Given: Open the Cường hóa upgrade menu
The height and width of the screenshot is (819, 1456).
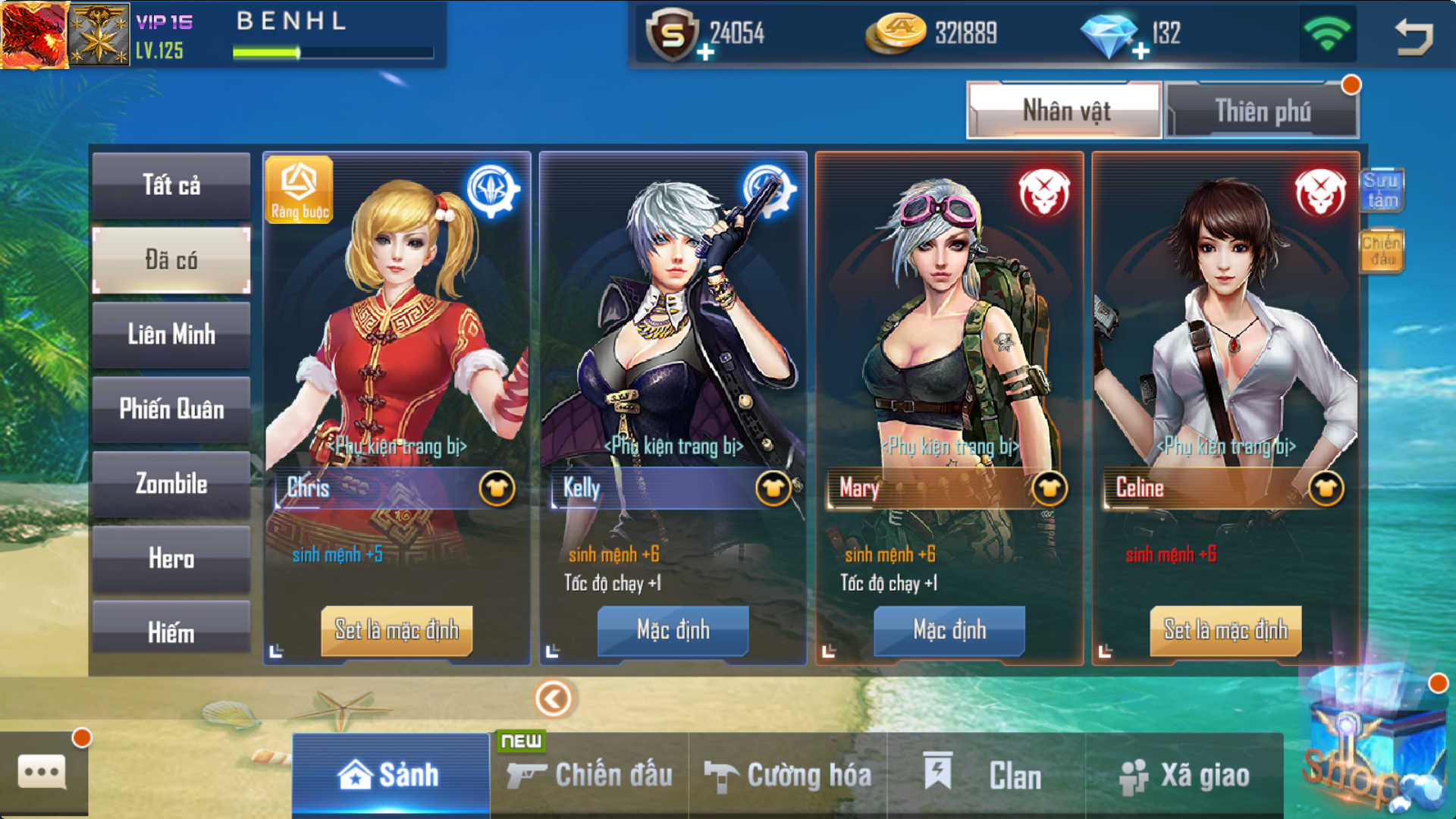Looking at the screenshot, I should click(x=789, y=775).
